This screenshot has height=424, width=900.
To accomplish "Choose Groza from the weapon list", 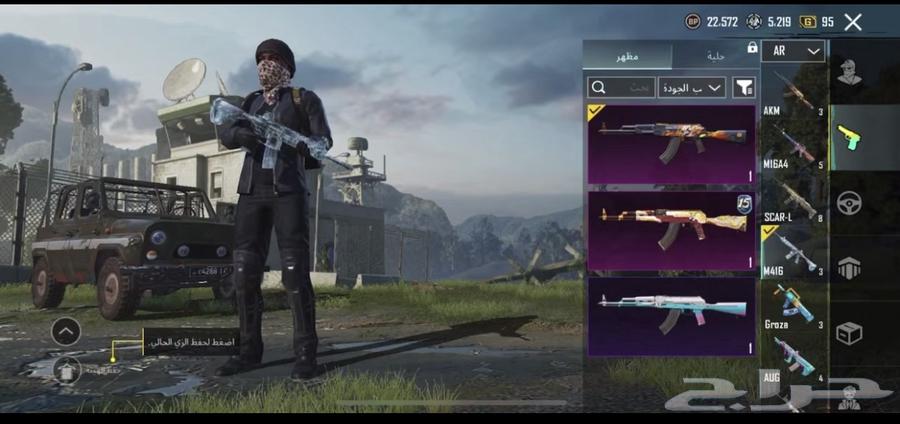I will [x=794, y=305].
